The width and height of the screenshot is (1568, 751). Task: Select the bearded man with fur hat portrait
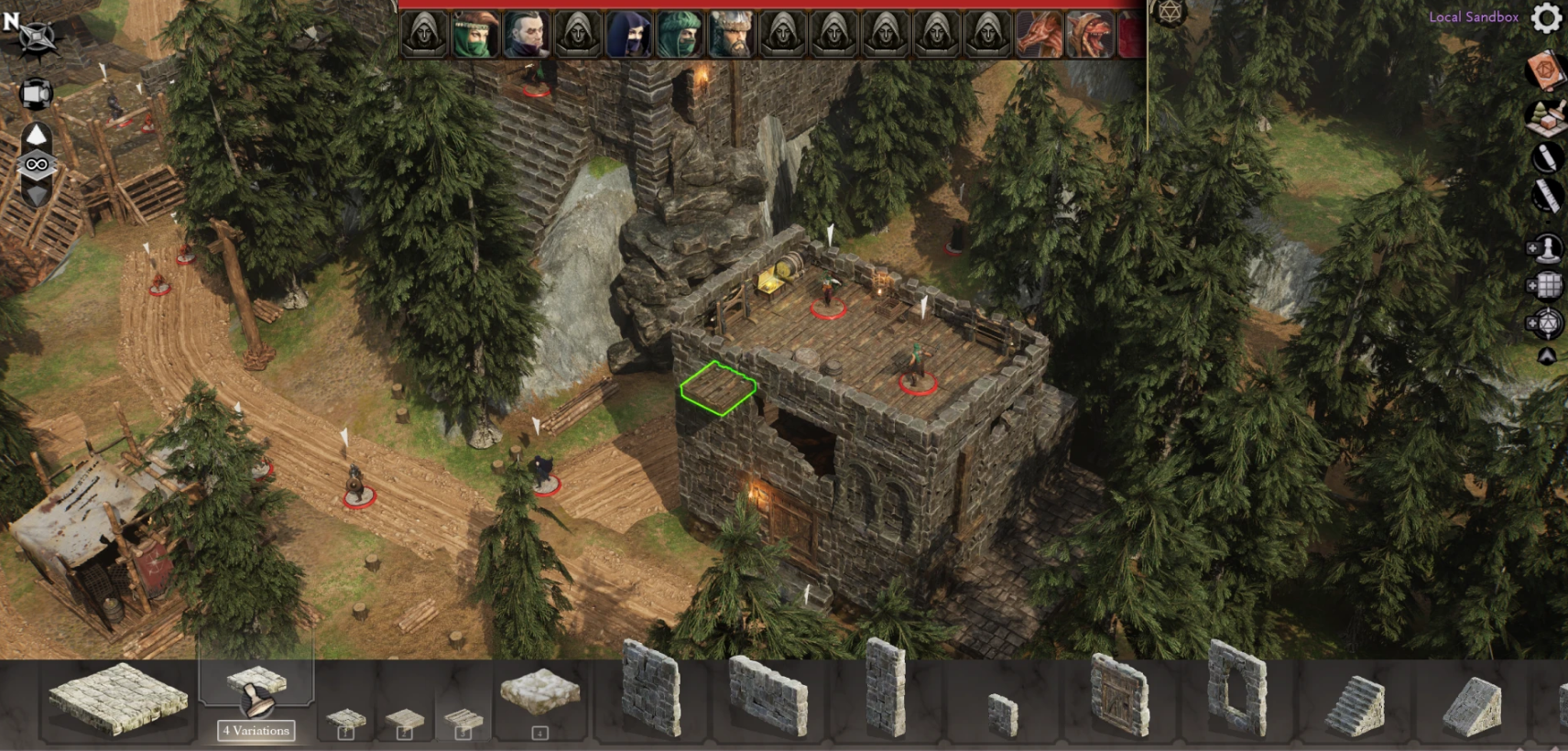click(730, 35)
